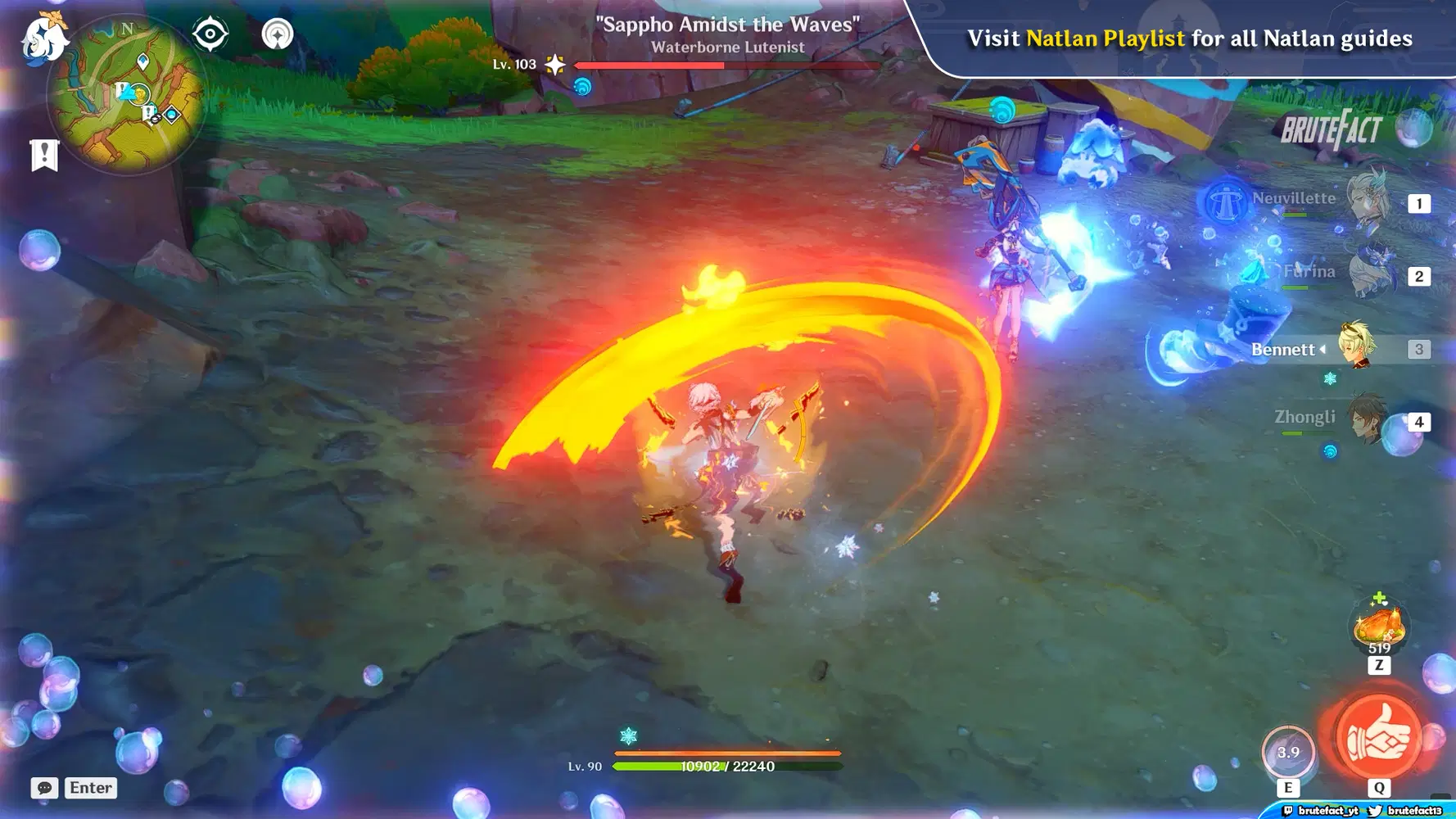Click the navigation eye icon beside the minimap
This screenshot has height=819, width=1456.
(x=210, y=33)
